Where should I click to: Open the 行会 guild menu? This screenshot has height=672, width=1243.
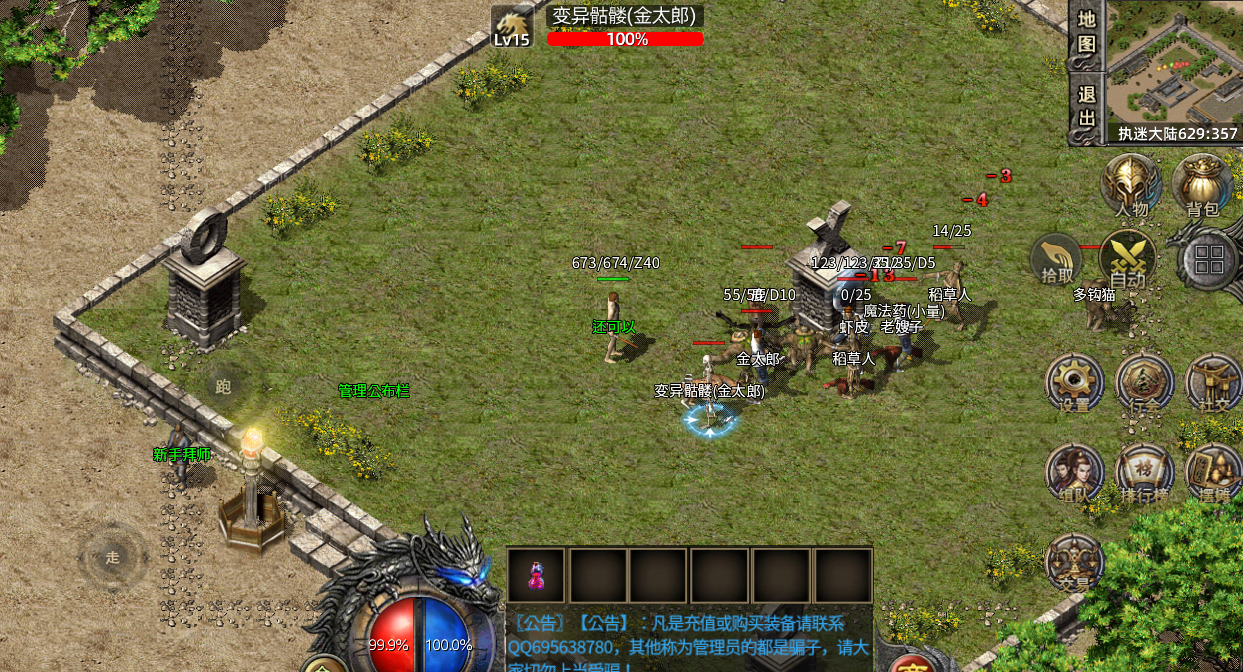1144,383
